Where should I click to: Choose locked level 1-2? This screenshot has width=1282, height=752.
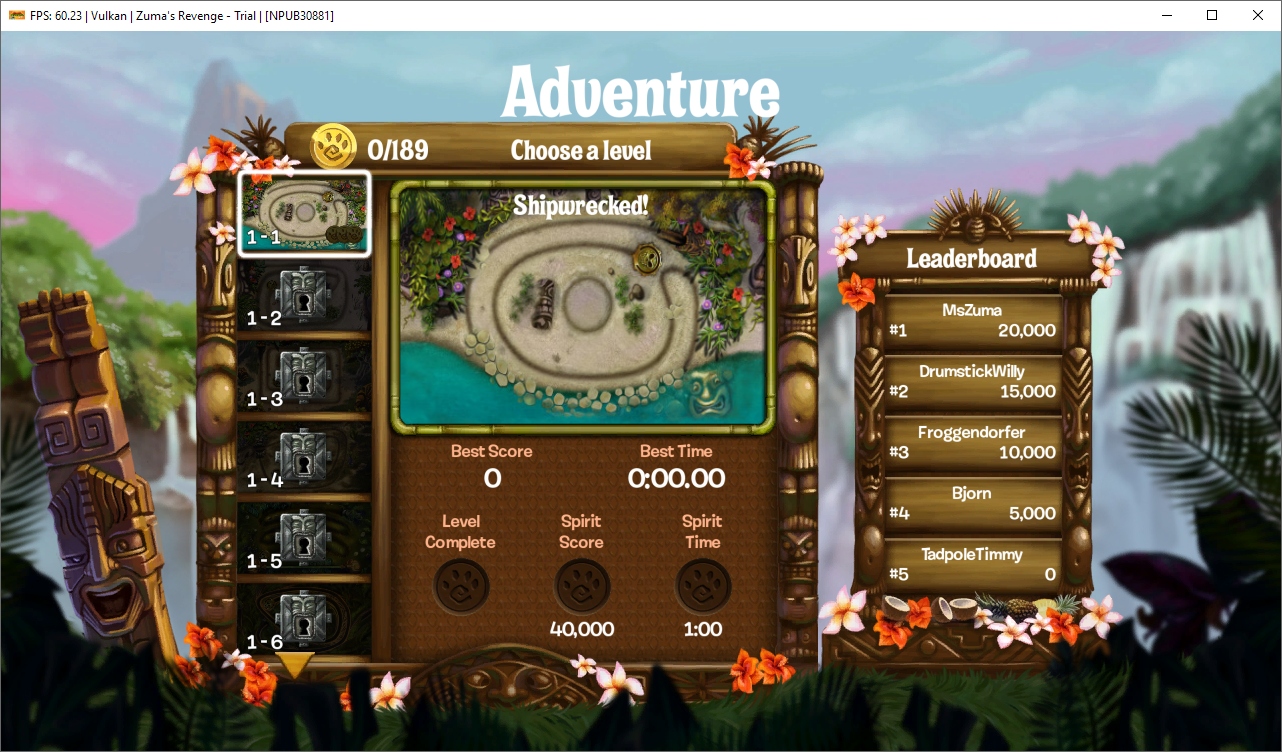coord(304,296)
